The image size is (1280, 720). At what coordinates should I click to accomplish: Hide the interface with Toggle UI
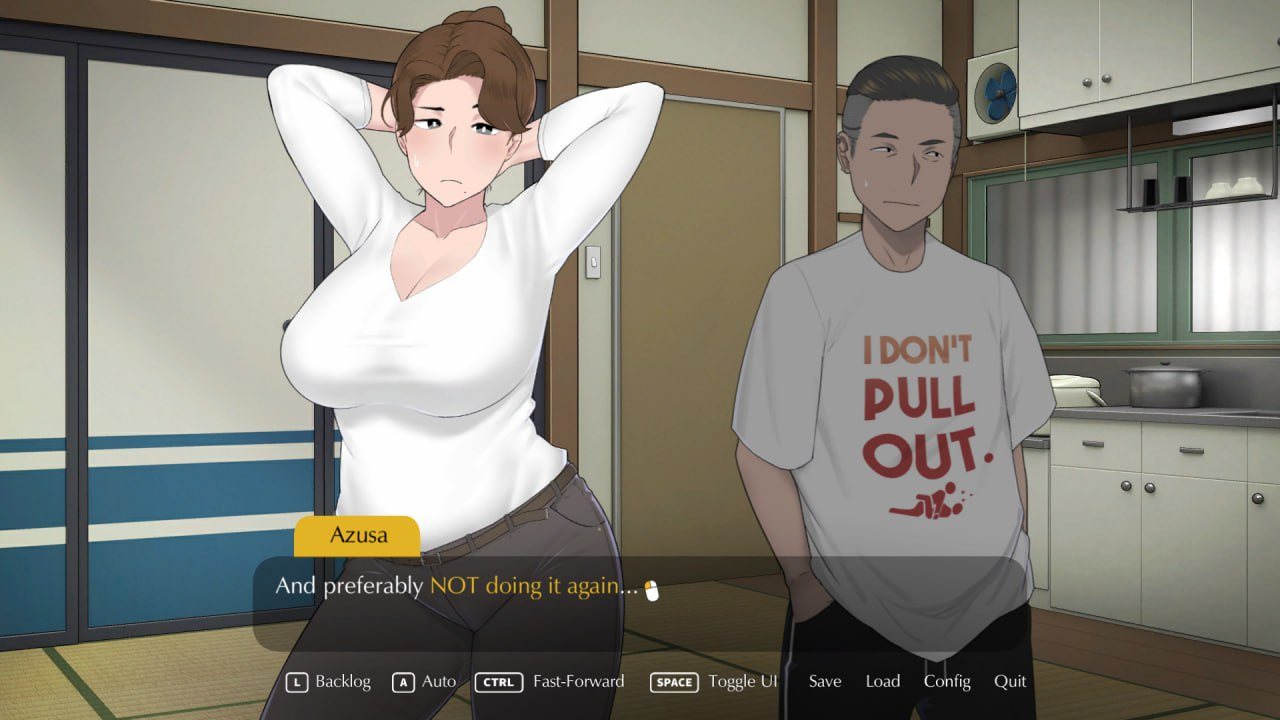point(742,681)
